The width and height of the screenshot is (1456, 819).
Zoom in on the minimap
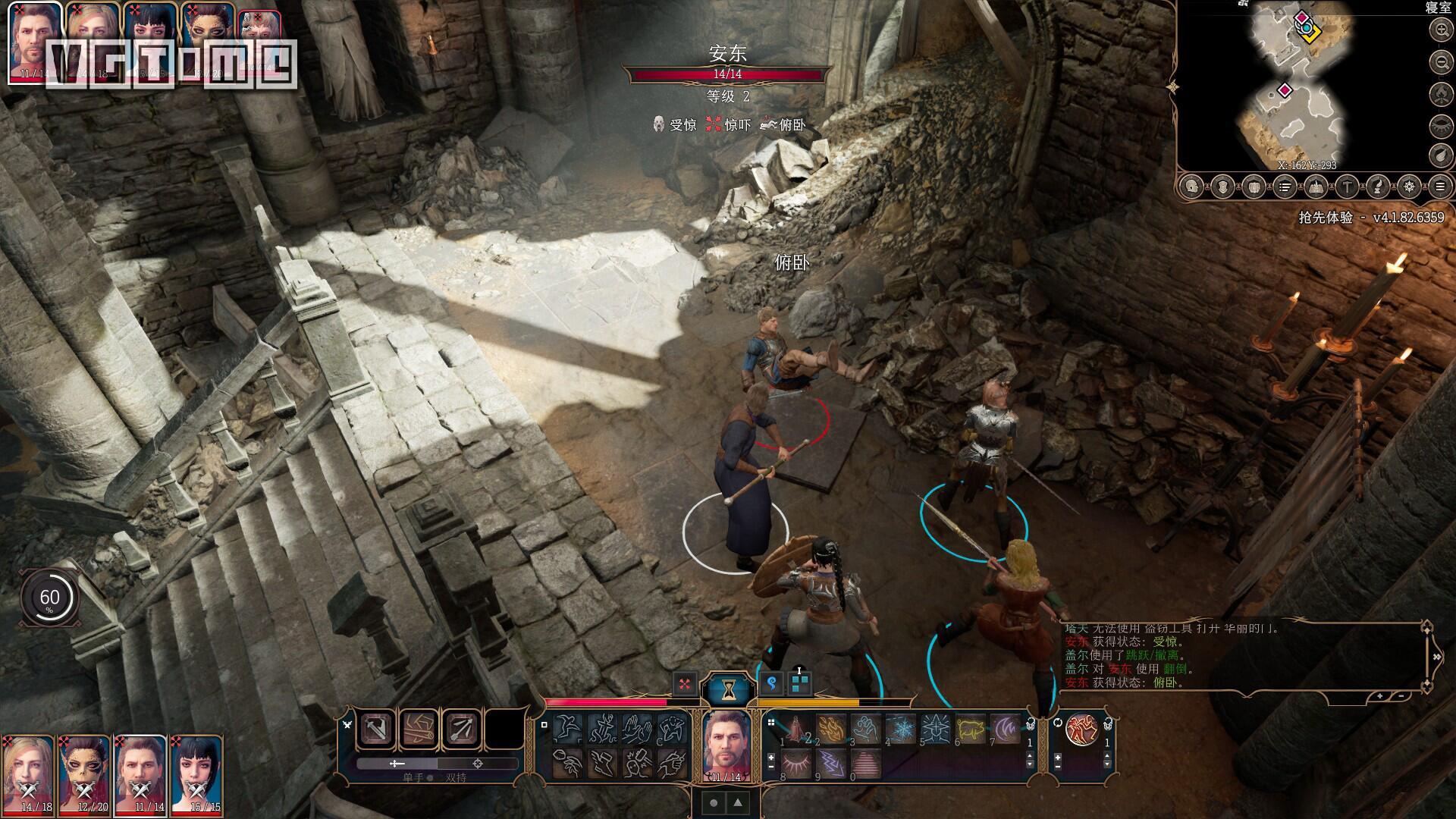(1440, 30)
